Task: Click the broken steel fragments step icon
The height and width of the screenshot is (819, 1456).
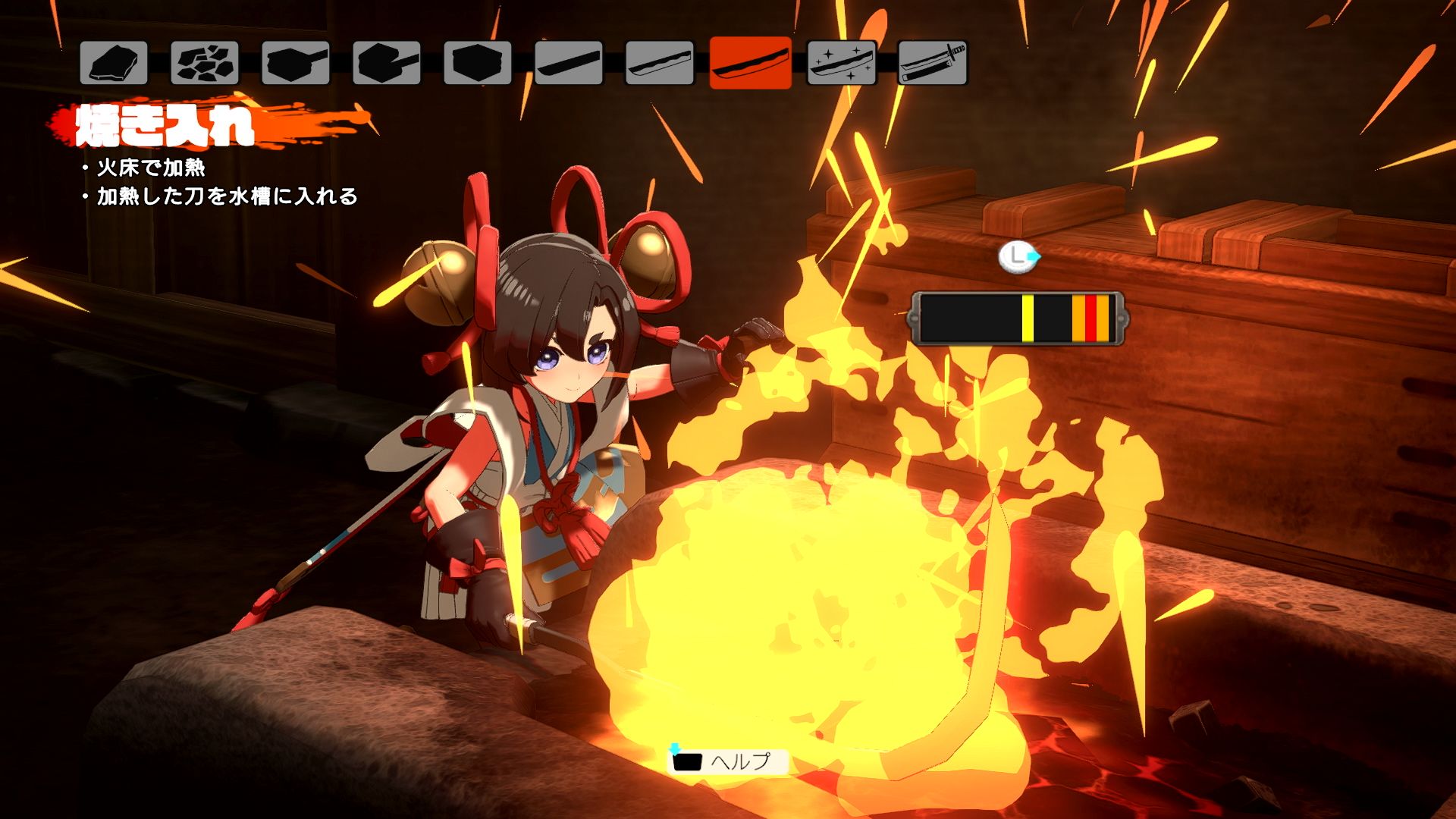Action: pyautogui.click(x=205, y=62)
